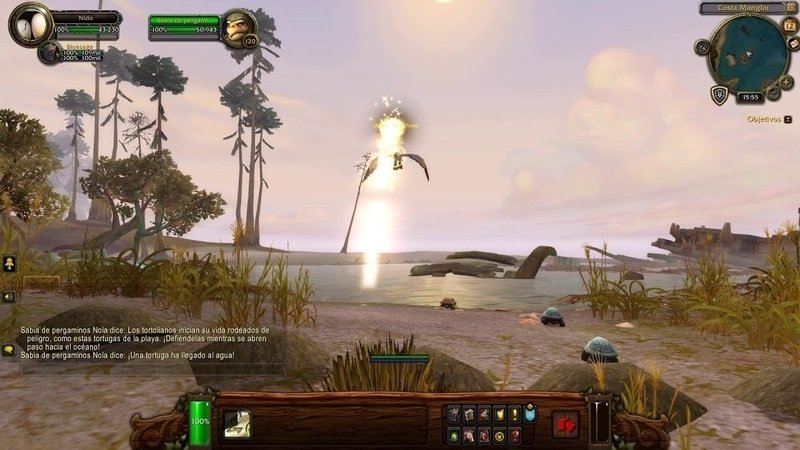The image size is (800, 450).
Task: Open the Alliance shield button near the minimap
Action: pyautogui.click(x=718, y=94)
